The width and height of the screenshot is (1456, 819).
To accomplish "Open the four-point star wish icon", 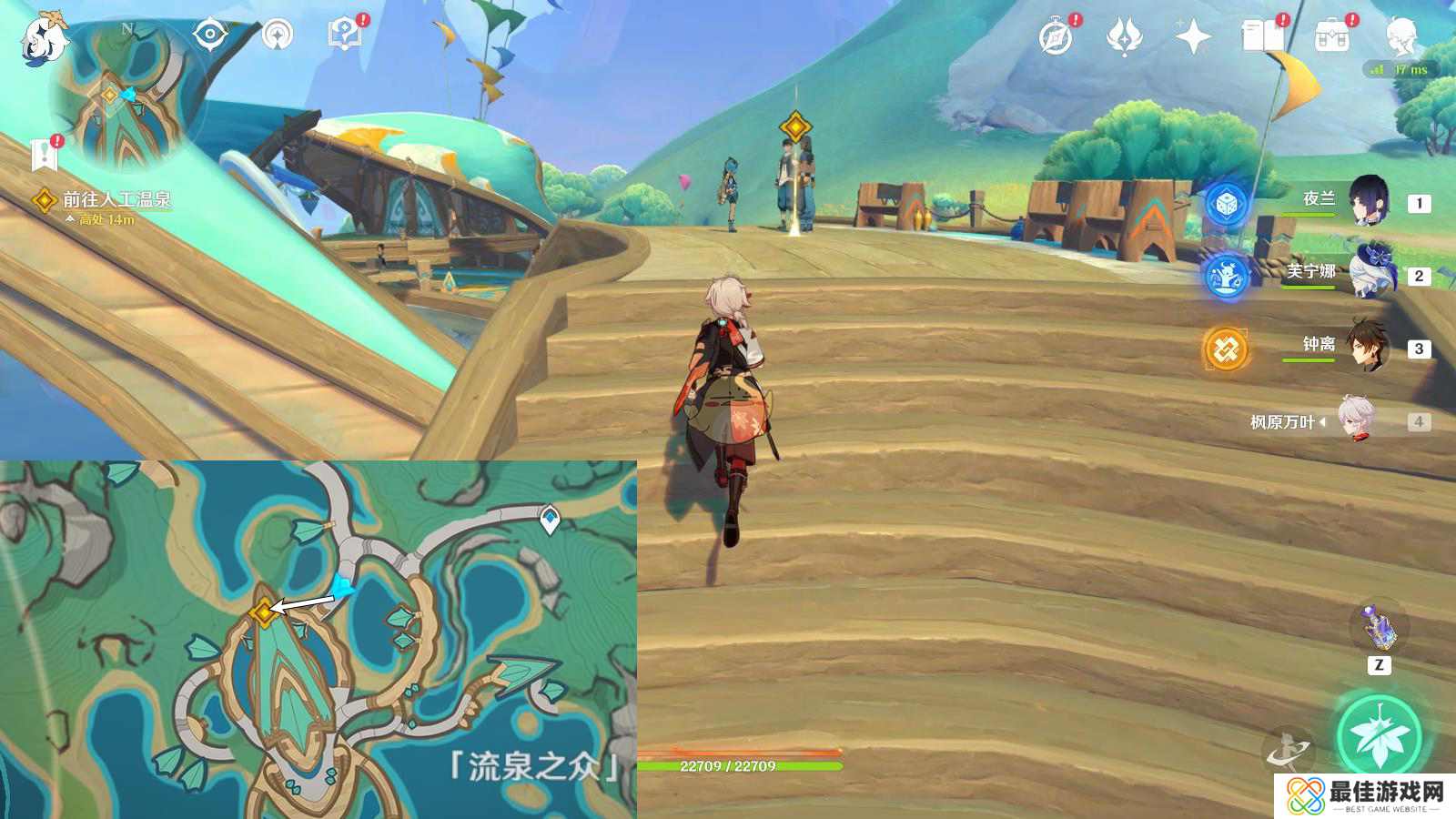I will [x=1192, y=37].
